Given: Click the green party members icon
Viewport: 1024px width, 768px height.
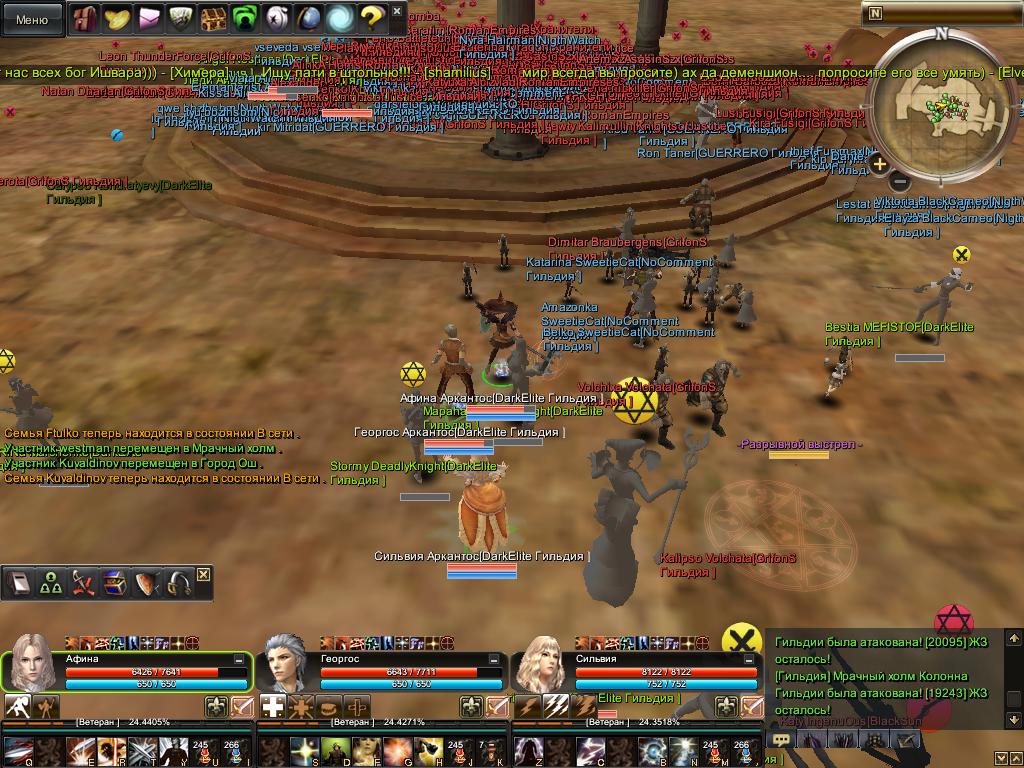Looking at the screenshot, I should (50, 584).
